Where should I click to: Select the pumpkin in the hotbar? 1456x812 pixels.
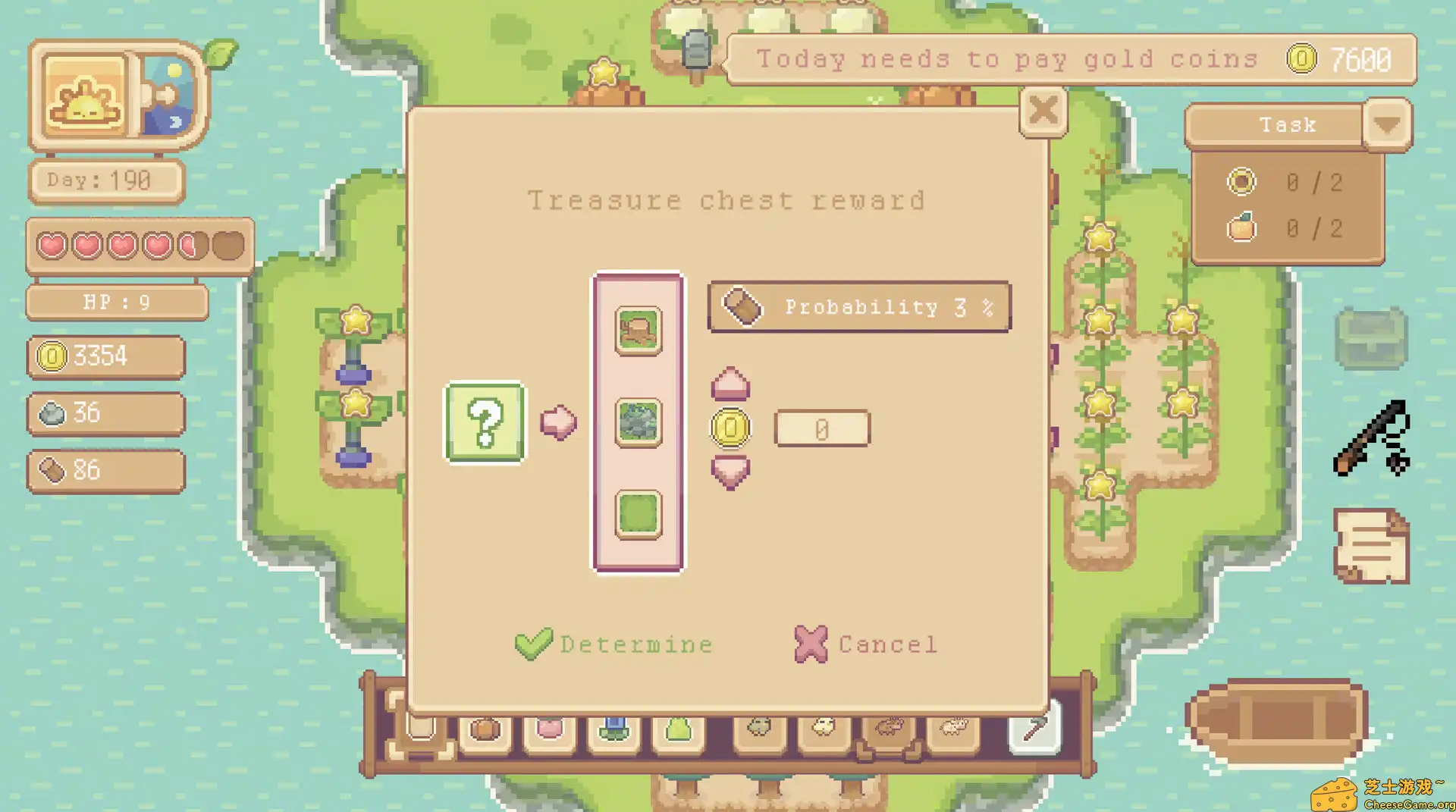485,728
